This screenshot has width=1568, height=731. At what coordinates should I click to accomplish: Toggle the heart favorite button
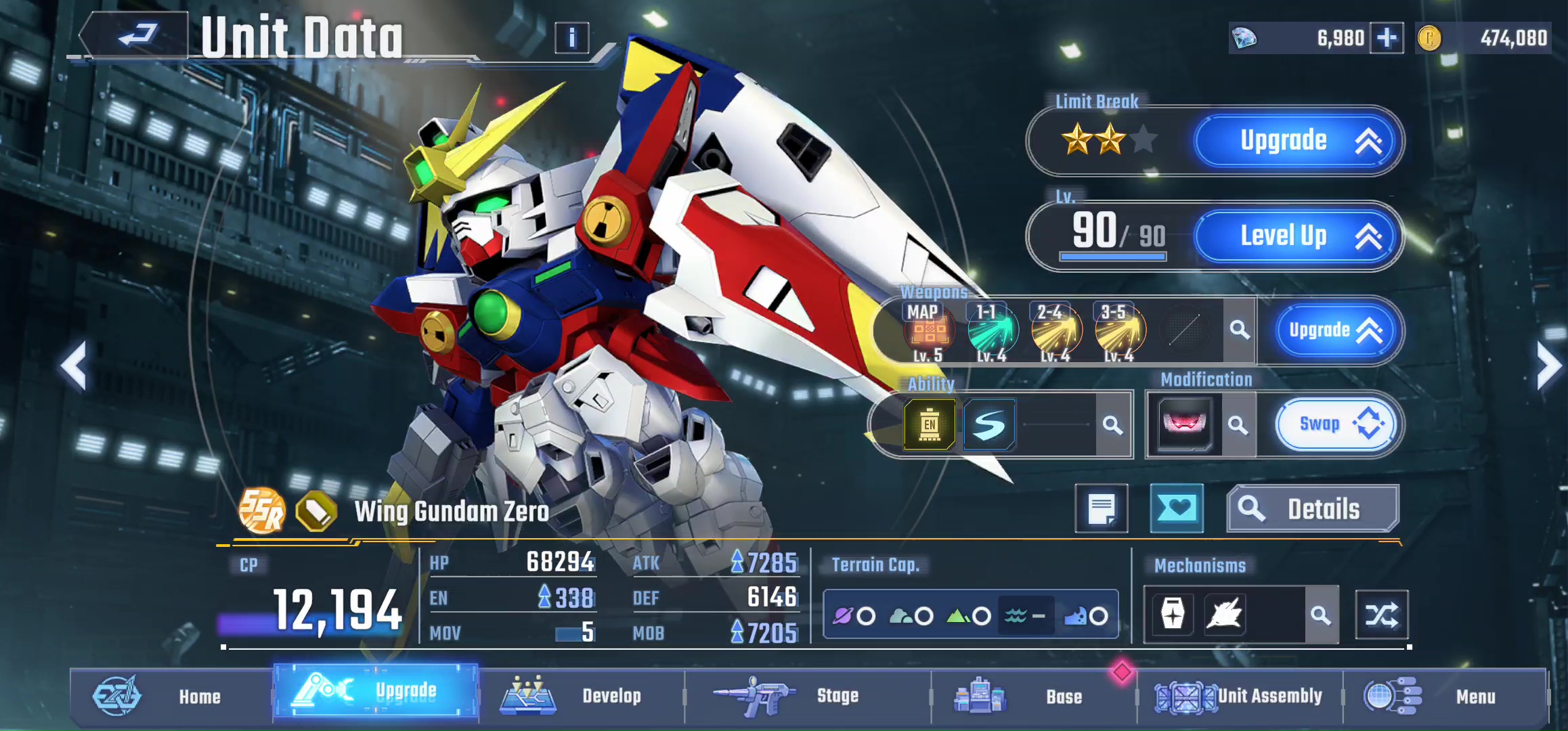1177,508
